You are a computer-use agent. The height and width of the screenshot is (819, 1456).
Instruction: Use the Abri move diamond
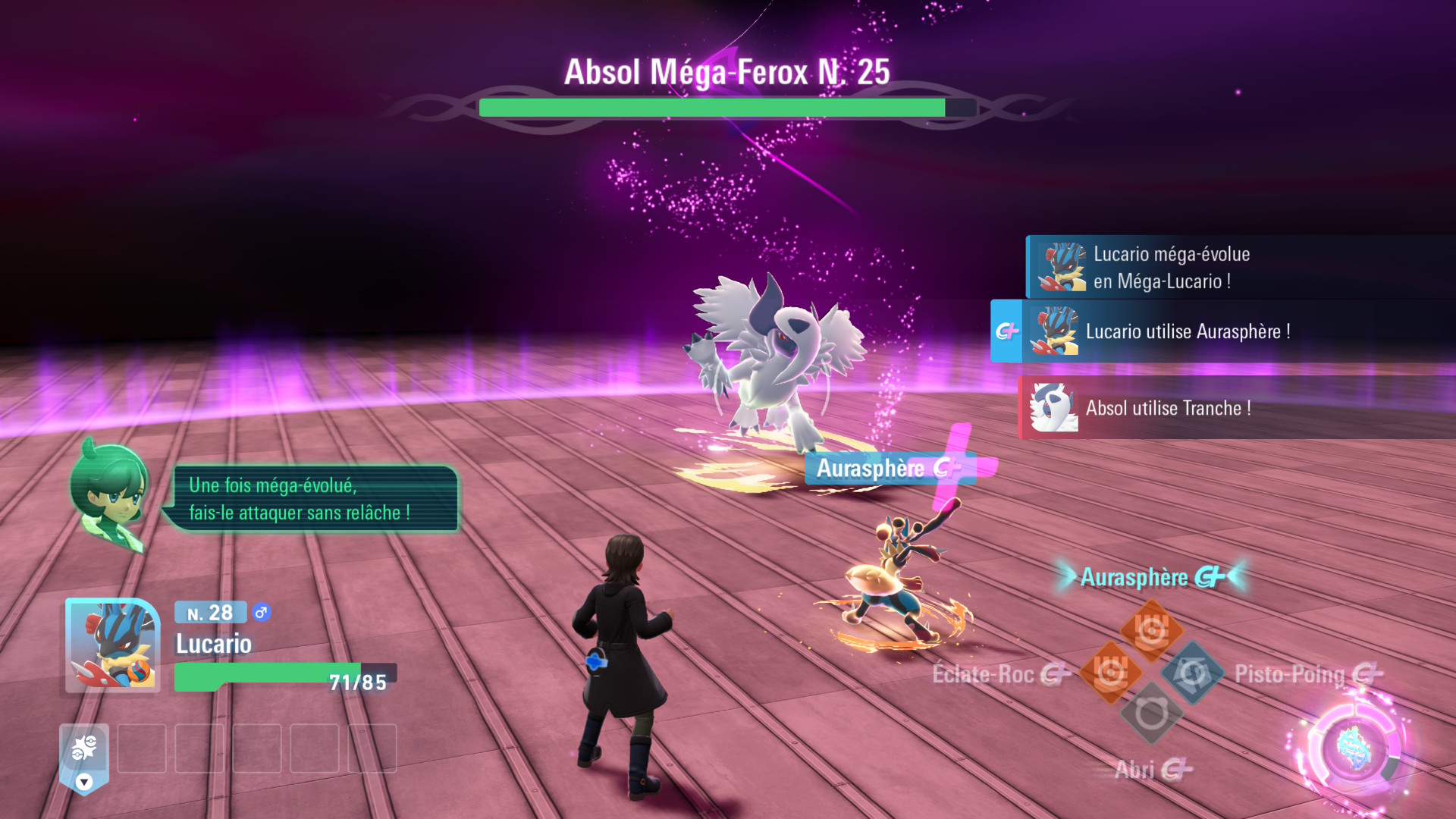[1151, 714]
